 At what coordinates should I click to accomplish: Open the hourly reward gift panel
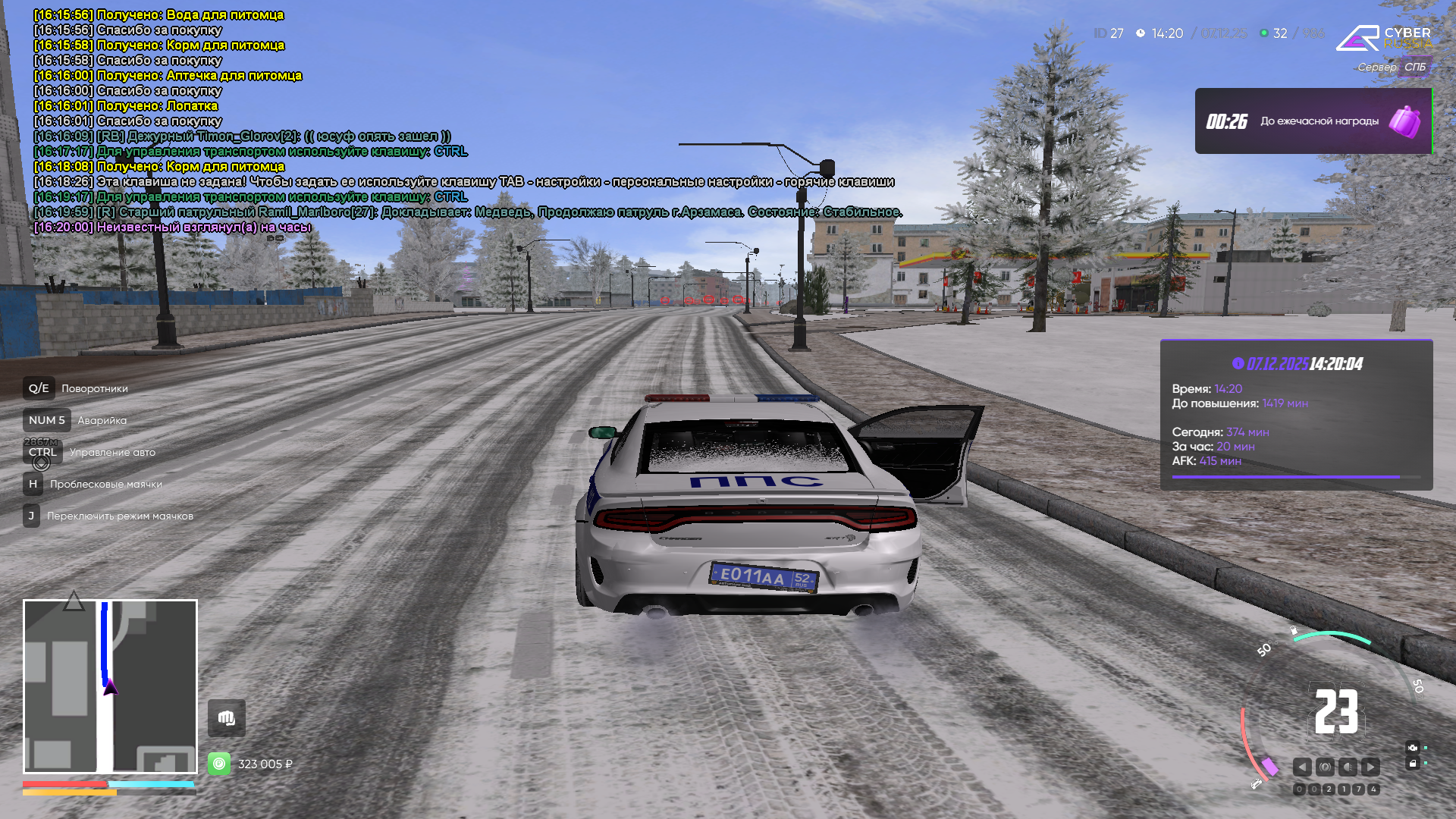click(x=1313, y=121)
